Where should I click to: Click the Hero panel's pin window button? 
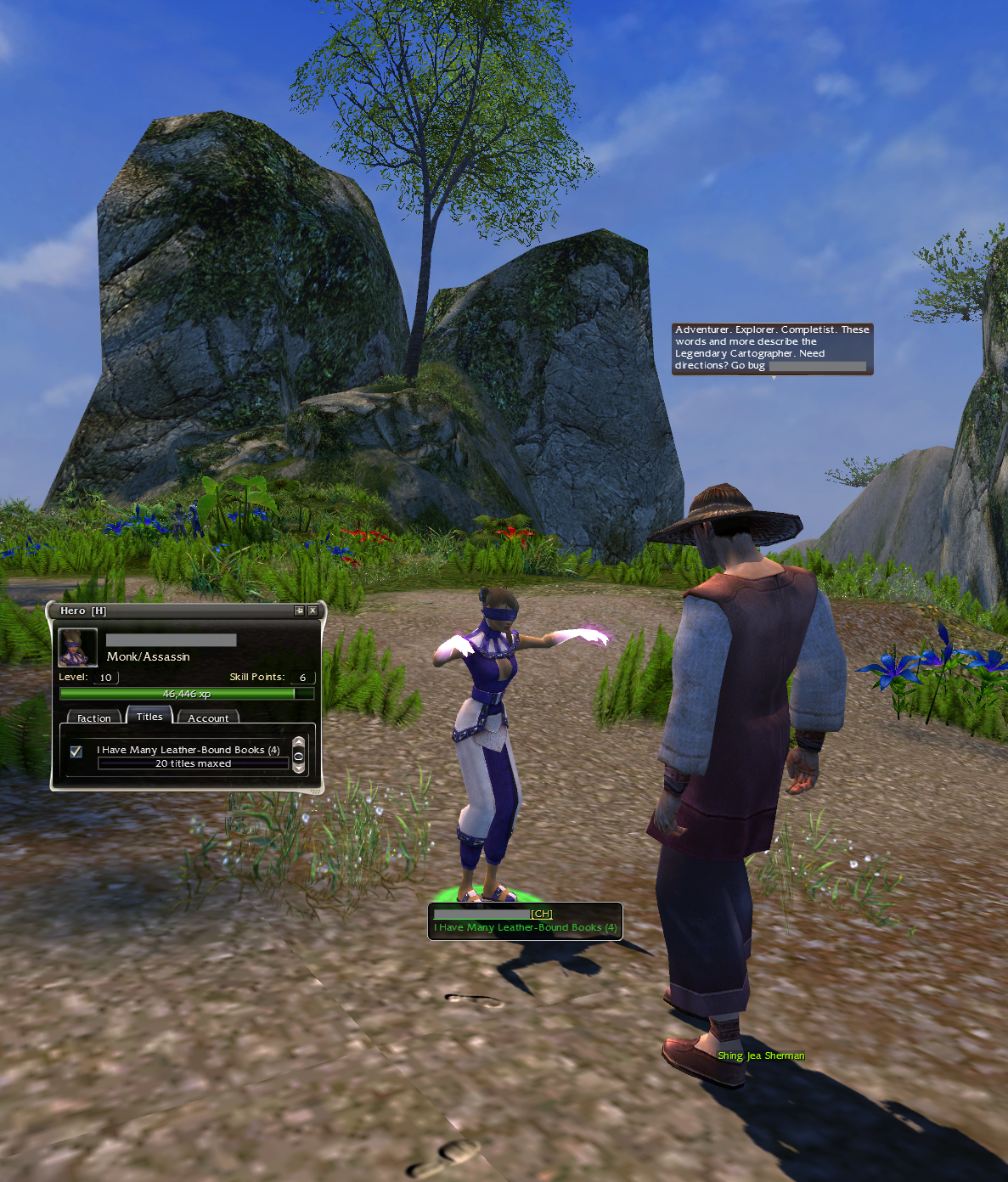(299, 611)
